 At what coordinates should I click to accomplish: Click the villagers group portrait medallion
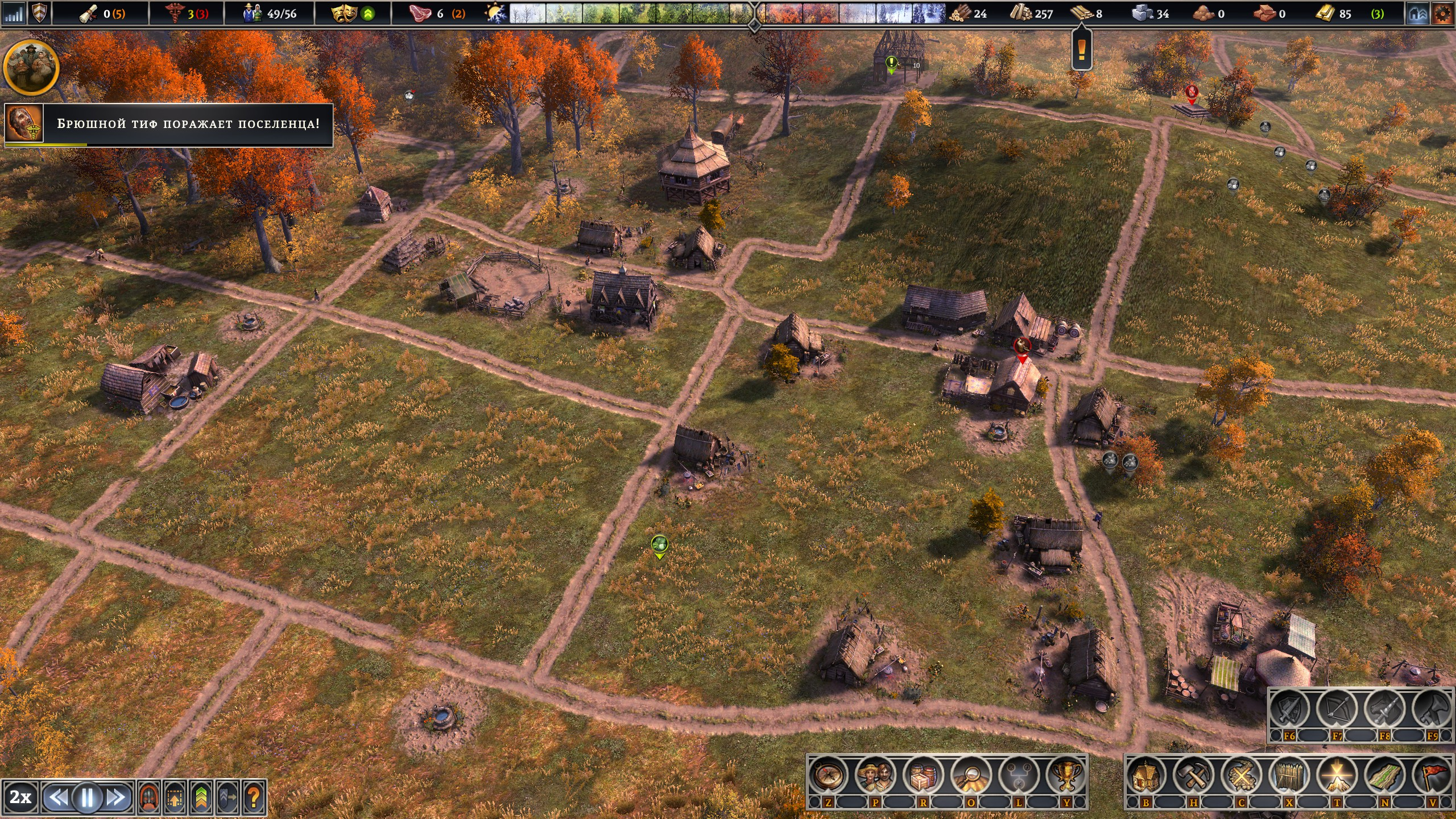point(31,67)
